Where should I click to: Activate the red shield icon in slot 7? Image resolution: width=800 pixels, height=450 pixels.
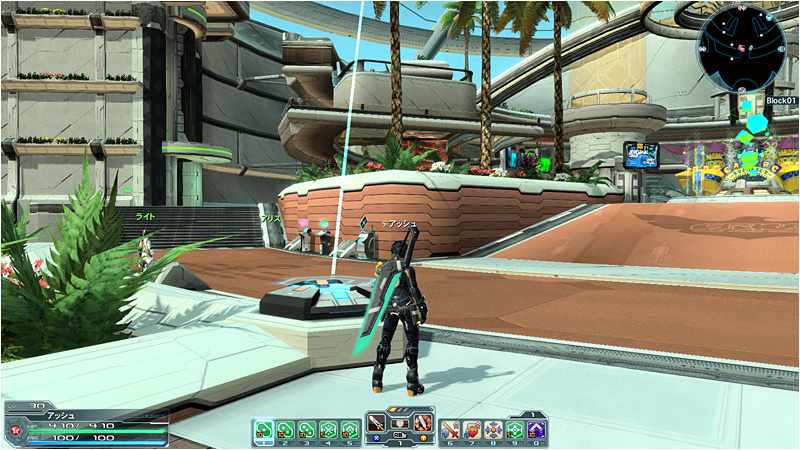(x=473, y=430)
